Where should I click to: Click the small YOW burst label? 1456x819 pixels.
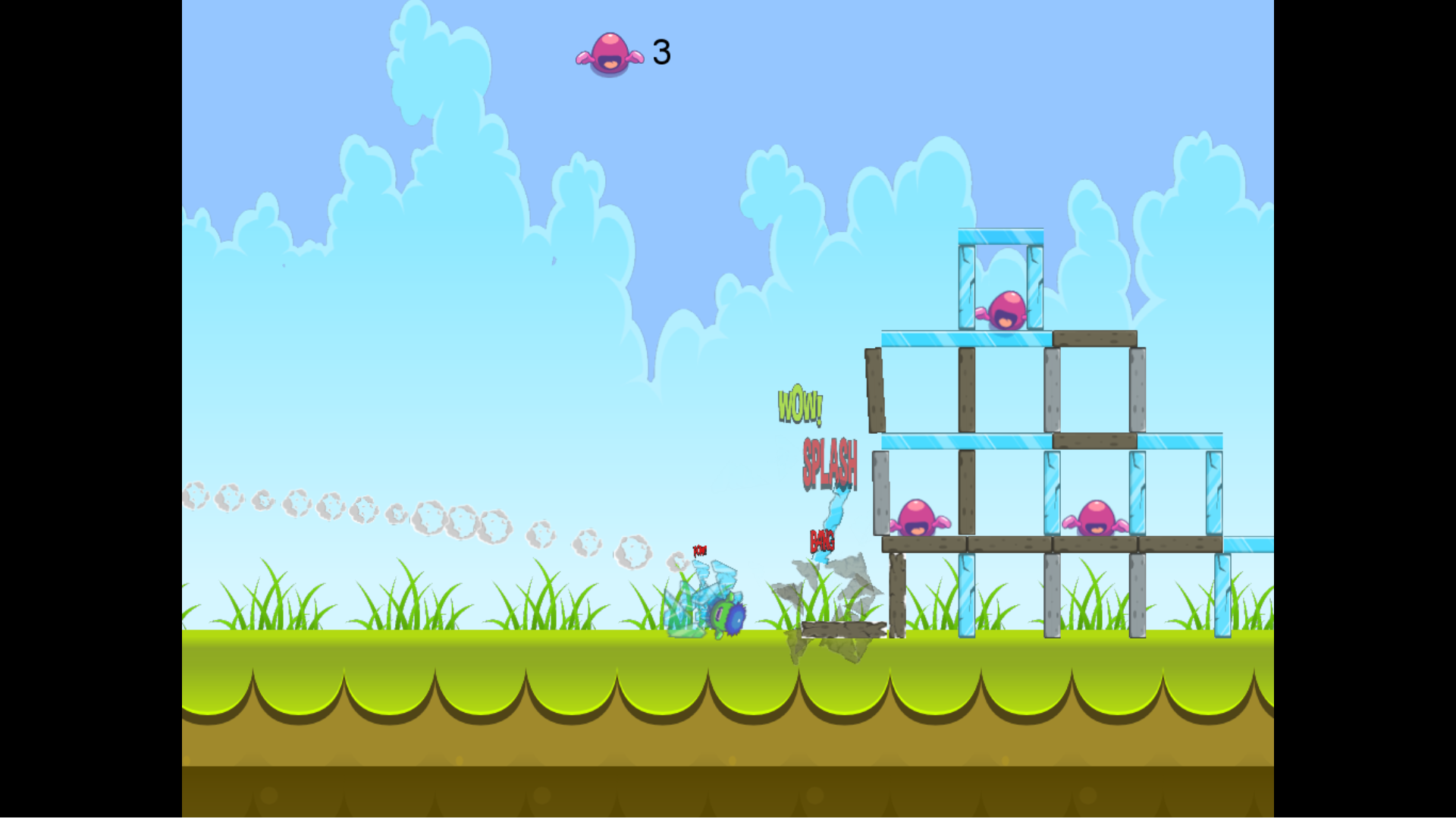698,550
